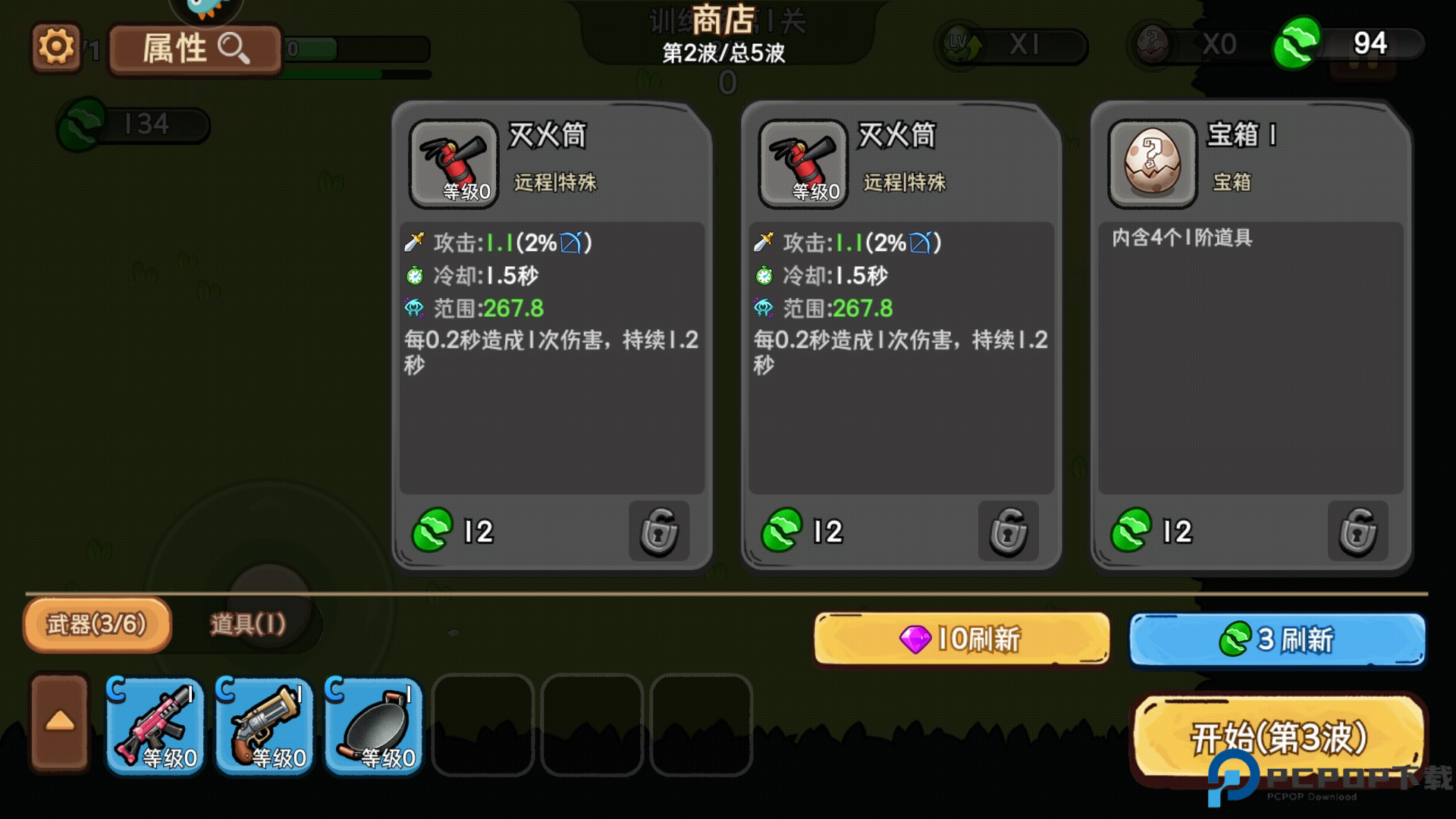Select the frying pan weapon slot
Image resolution: width=1456 pixels, height=819 pixels.
pyautogui.click(x=374, y=726)
